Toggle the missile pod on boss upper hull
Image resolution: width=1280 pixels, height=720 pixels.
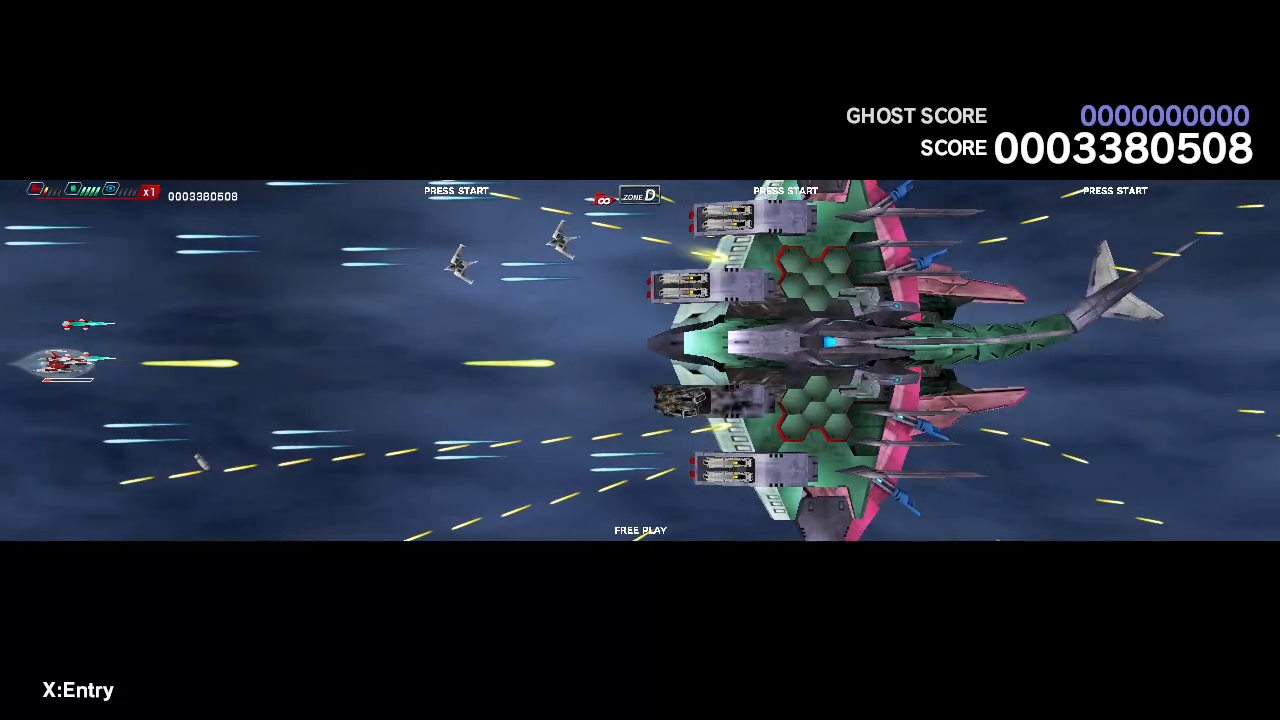click(x=722, y=218)
